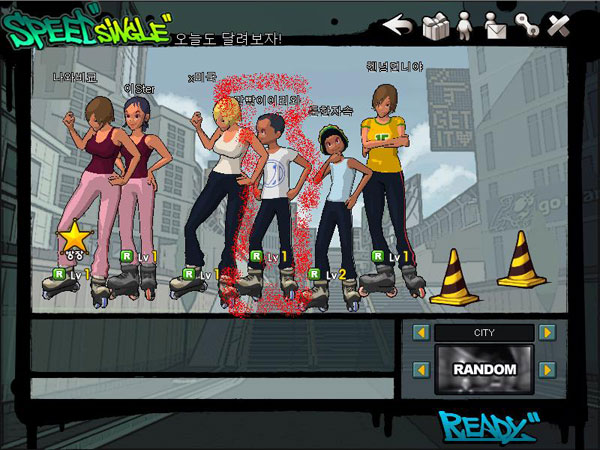Image resolution: width=600 pixels, height=450 pixels.
Task: Click the RANDOM map thumbnail
Action: tap(484, 370)
